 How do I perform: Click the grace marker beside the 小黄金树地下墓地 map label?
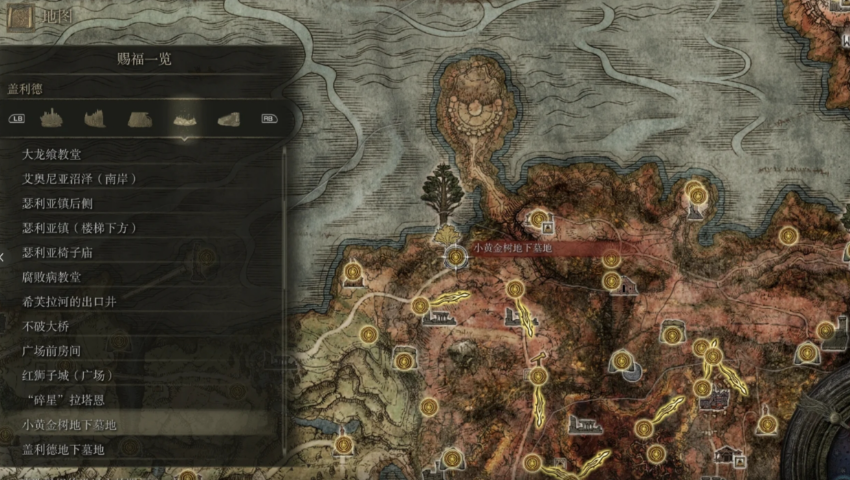(x=456, y=257)
